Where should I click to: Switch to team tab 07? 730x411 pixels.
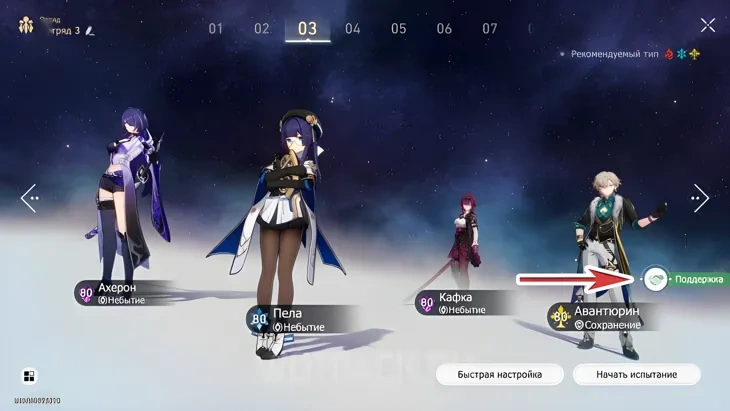[490, 28]
